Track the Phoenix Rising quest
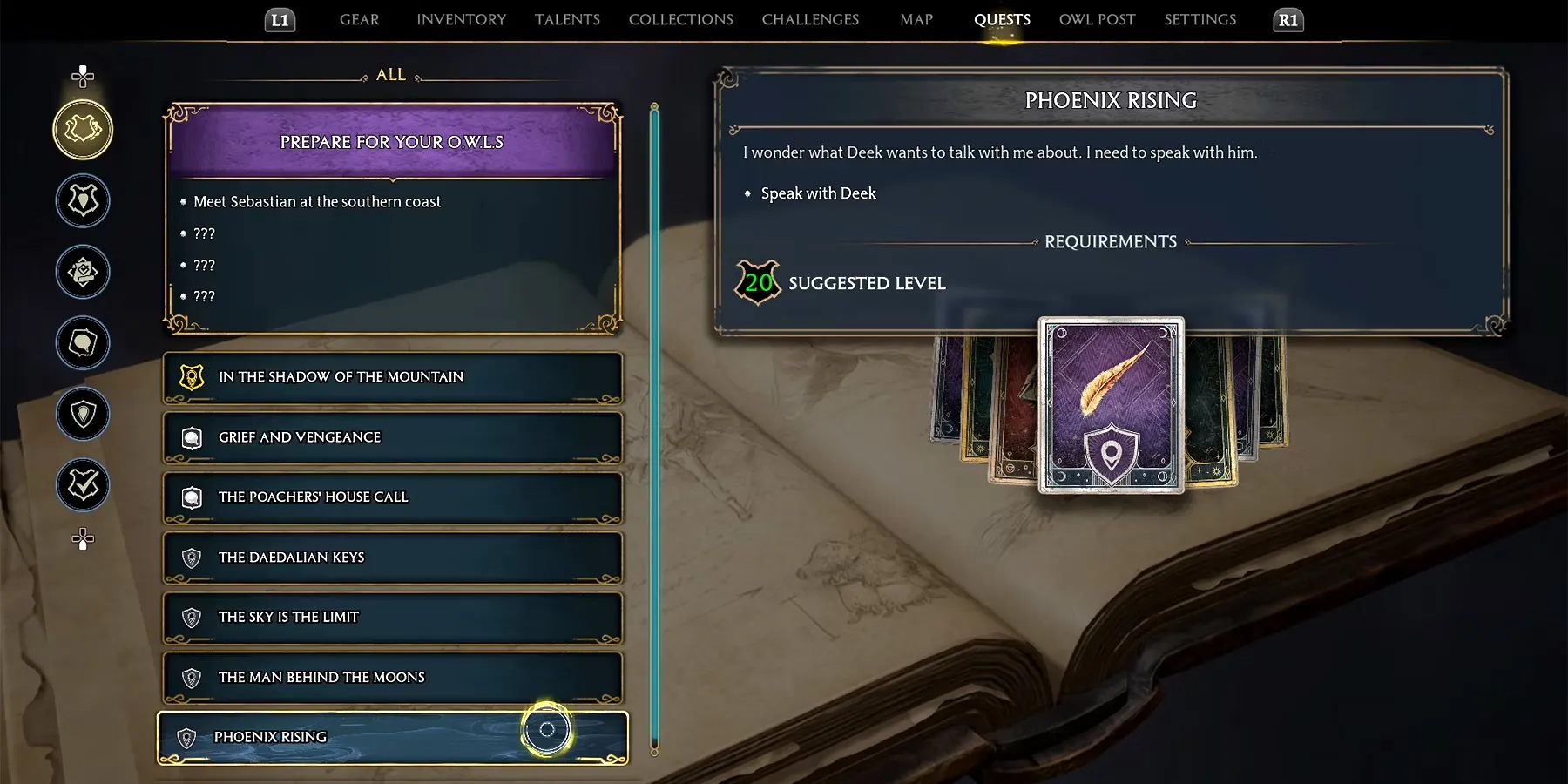 pyautogui.click(x=547, y=730)
